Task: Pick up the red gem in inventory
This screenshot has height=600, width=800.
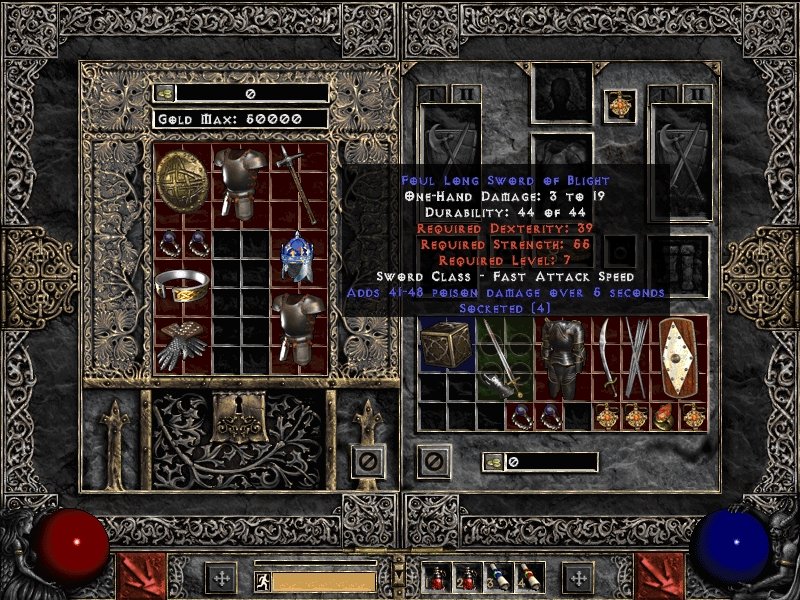Action: (x=663, y=417)
